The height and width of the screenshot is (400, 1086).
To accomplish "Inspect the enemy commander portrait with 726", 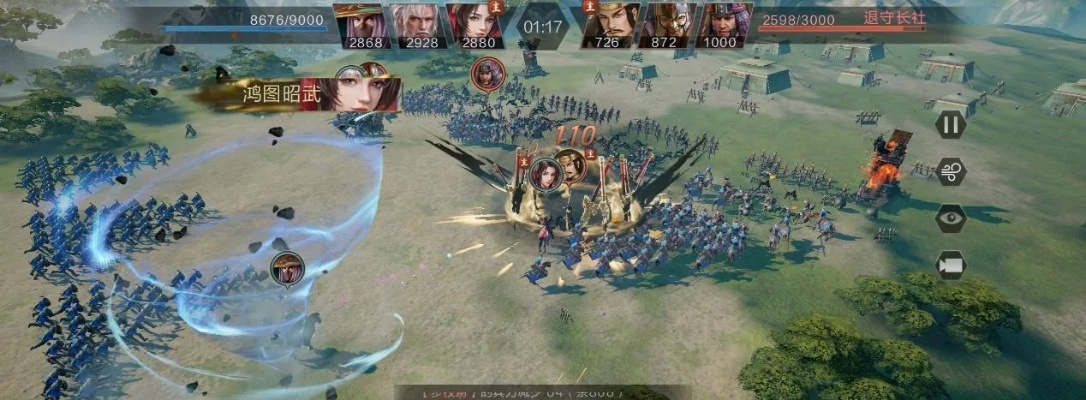I will click(x=611, y=24).
